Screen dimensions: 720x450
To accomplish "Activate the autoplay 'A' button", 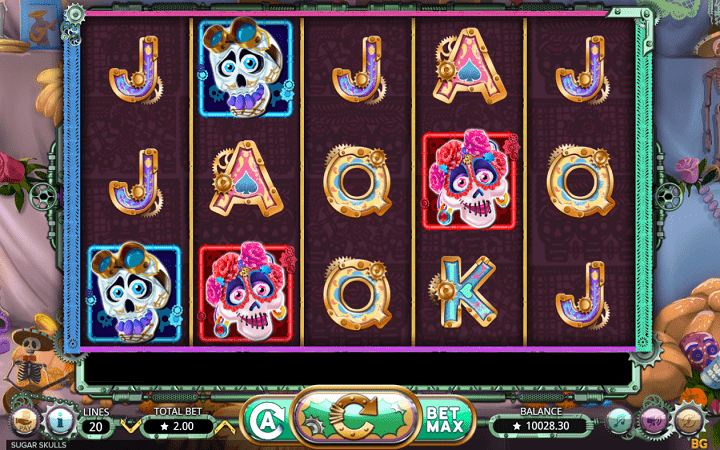I will [x=262, y=419].
